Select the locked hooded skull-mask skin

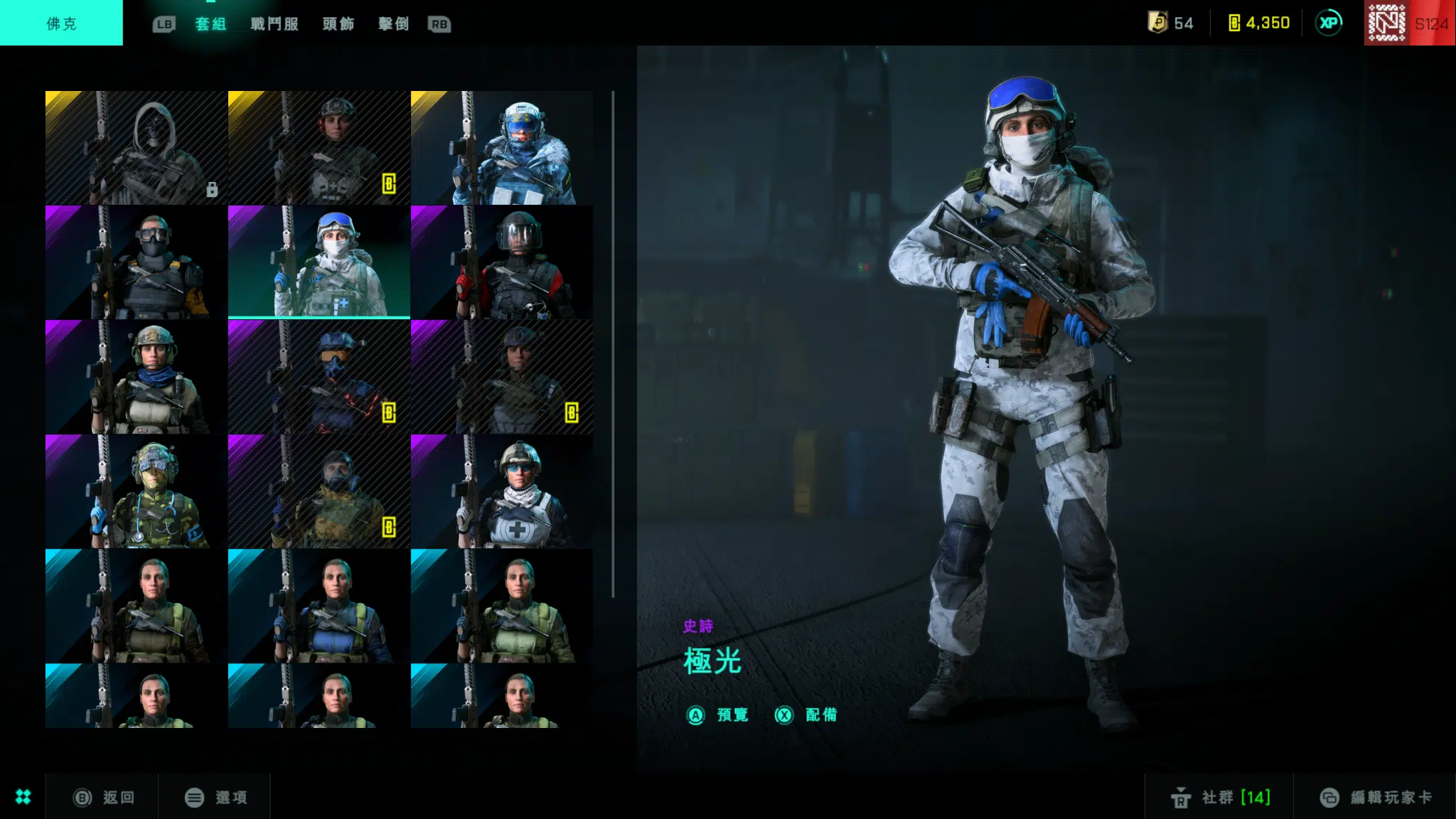tap(136, 148)
